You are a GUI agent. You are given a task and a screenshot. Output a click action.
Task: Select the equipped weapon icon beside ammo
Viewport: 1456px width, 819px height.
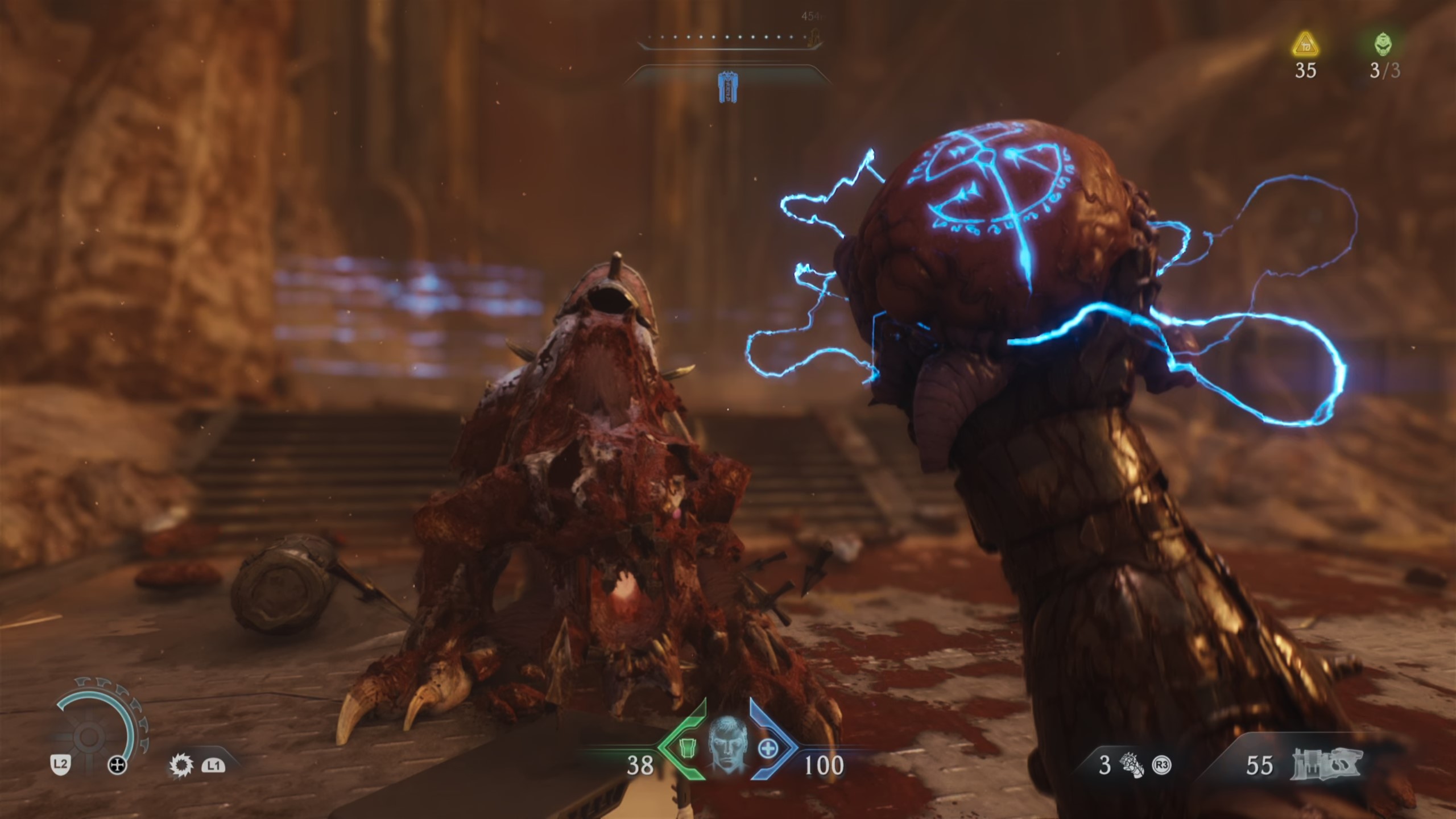pyautogui.click(x=1327, y=764)
